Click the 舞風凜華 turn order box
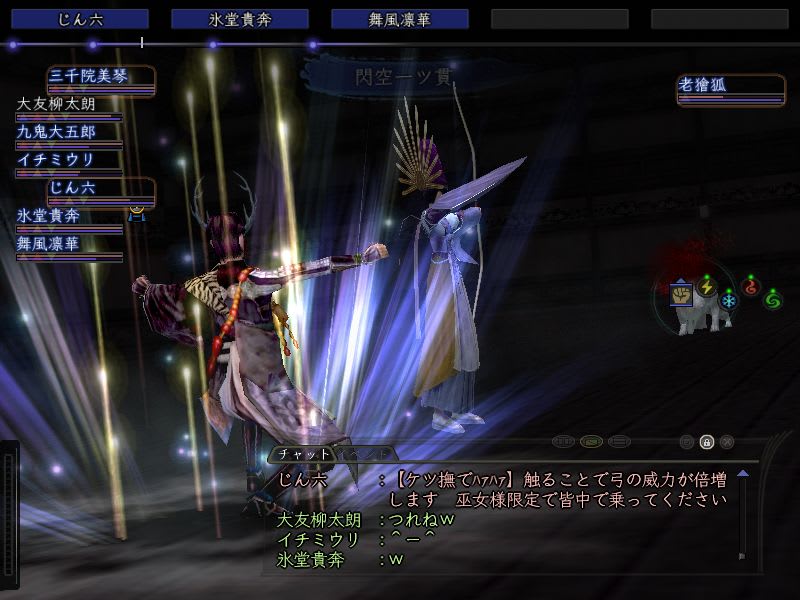Screen dimensions: 800x600 tap(399, 19)
